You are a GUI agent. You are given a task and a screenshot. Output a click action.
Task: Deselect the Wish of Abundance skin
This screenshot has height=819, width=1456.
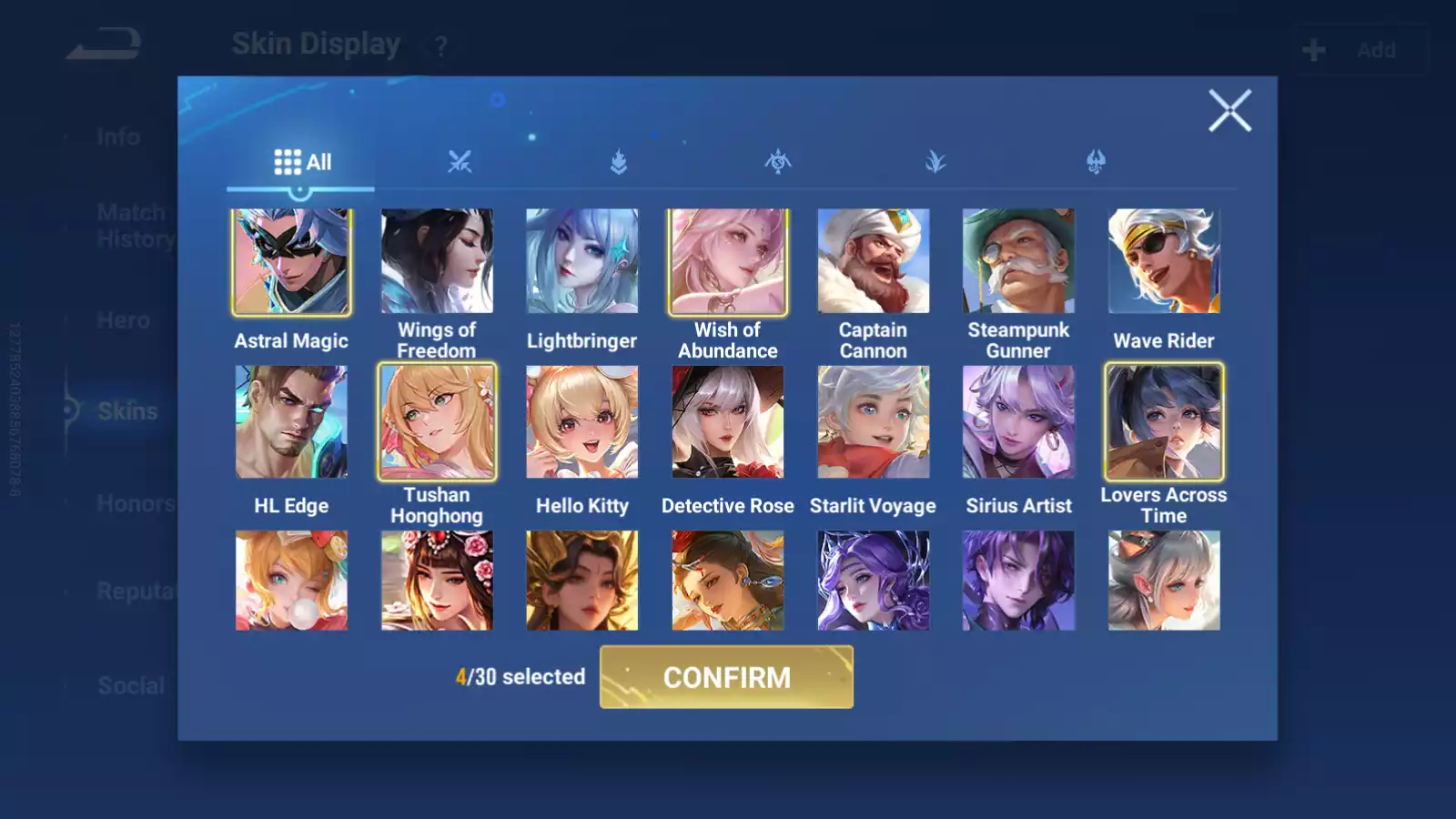click(728, 262)
